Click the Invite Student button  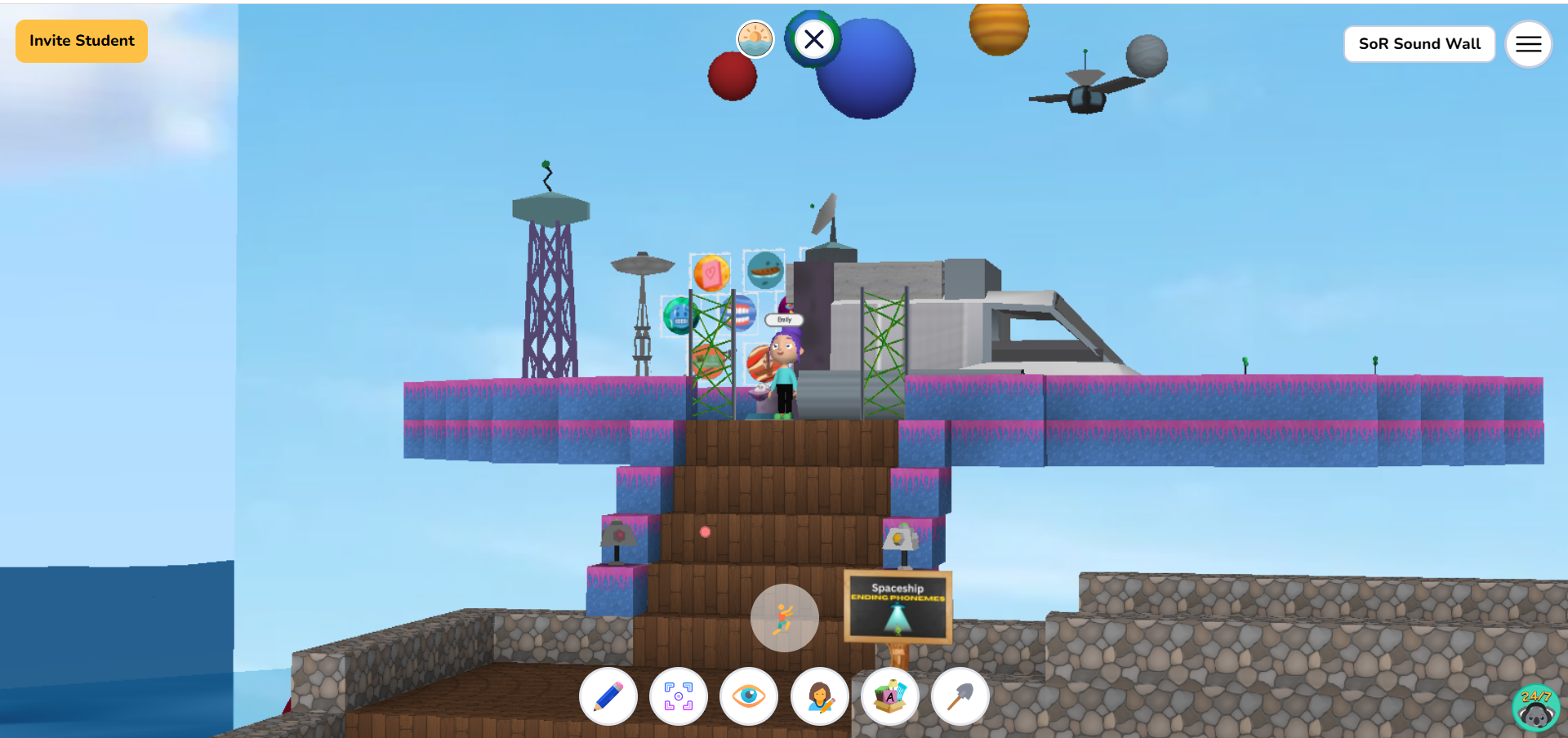(81, 40)
